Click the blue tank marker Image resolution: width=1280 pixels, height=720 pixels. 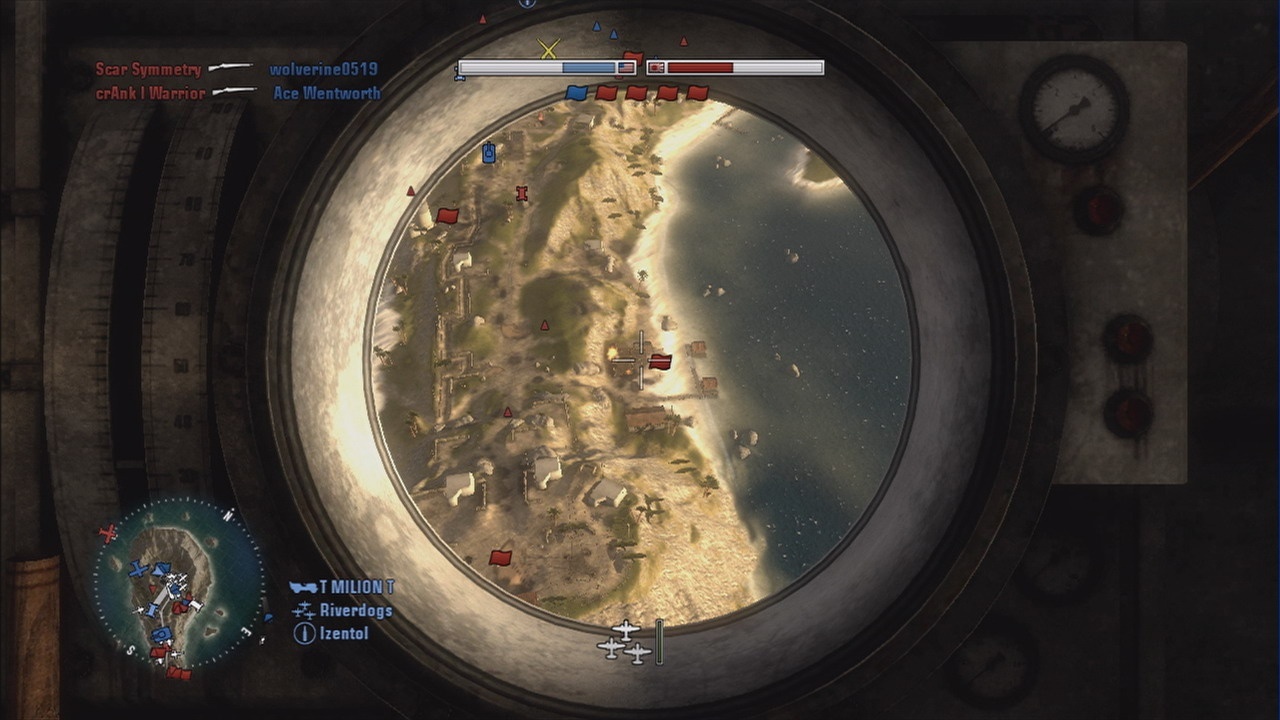click(x=489, y=152)
